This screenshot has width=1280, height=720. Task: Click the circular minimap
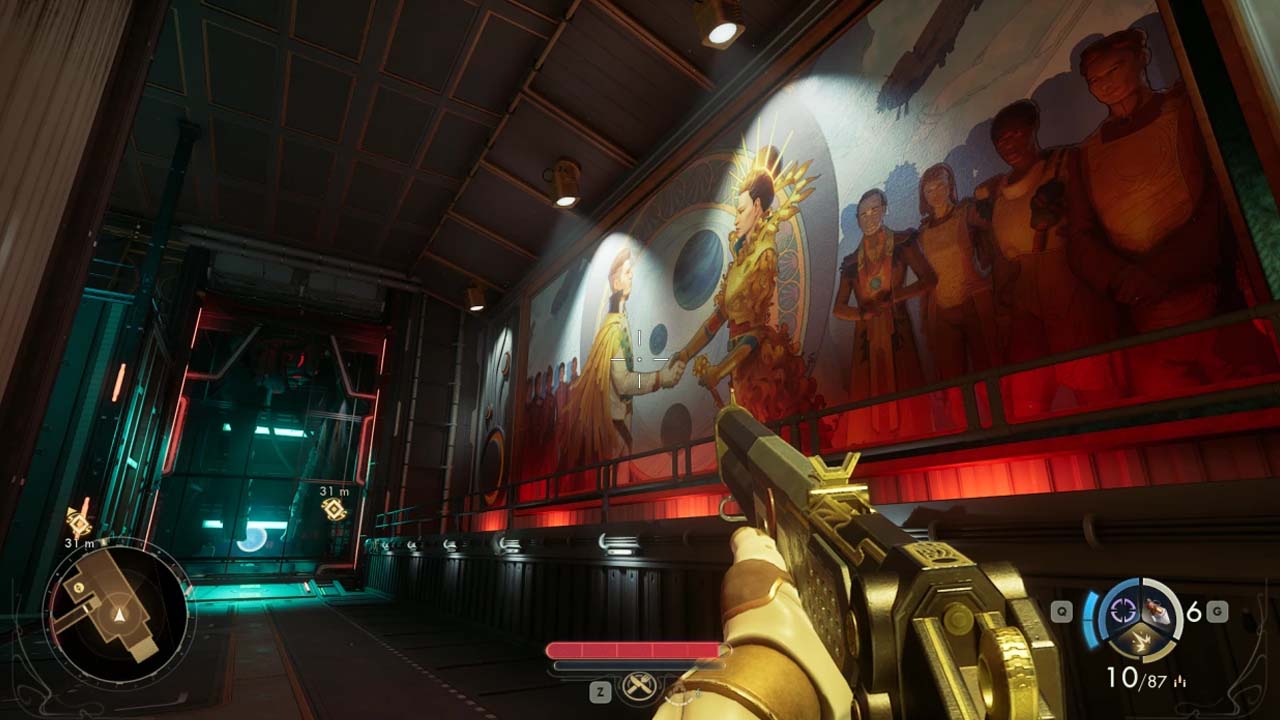118,611
